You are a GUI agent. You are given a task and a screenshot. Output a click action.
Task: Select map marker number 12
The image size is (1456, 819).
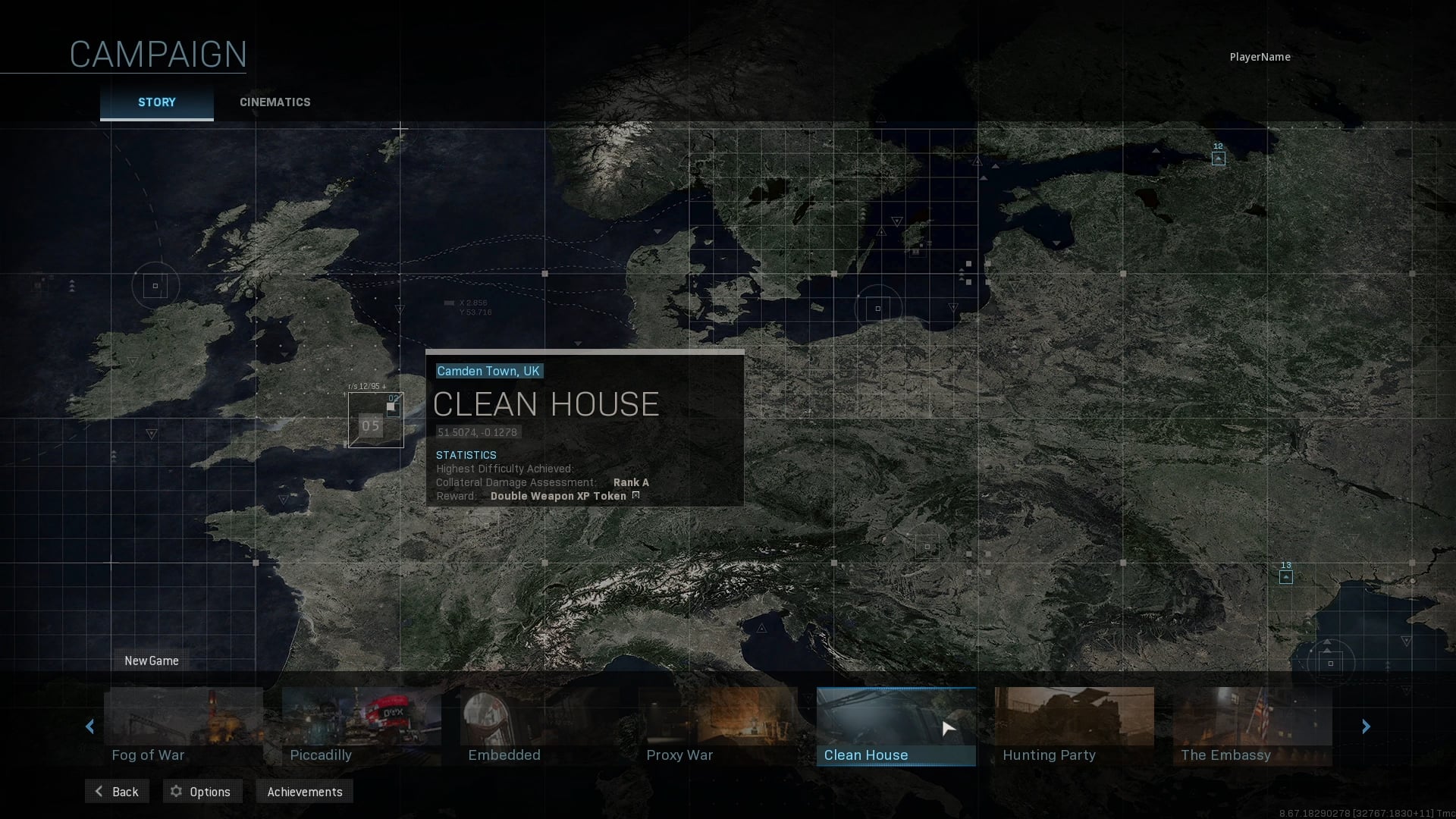(x=1218, y=158)
